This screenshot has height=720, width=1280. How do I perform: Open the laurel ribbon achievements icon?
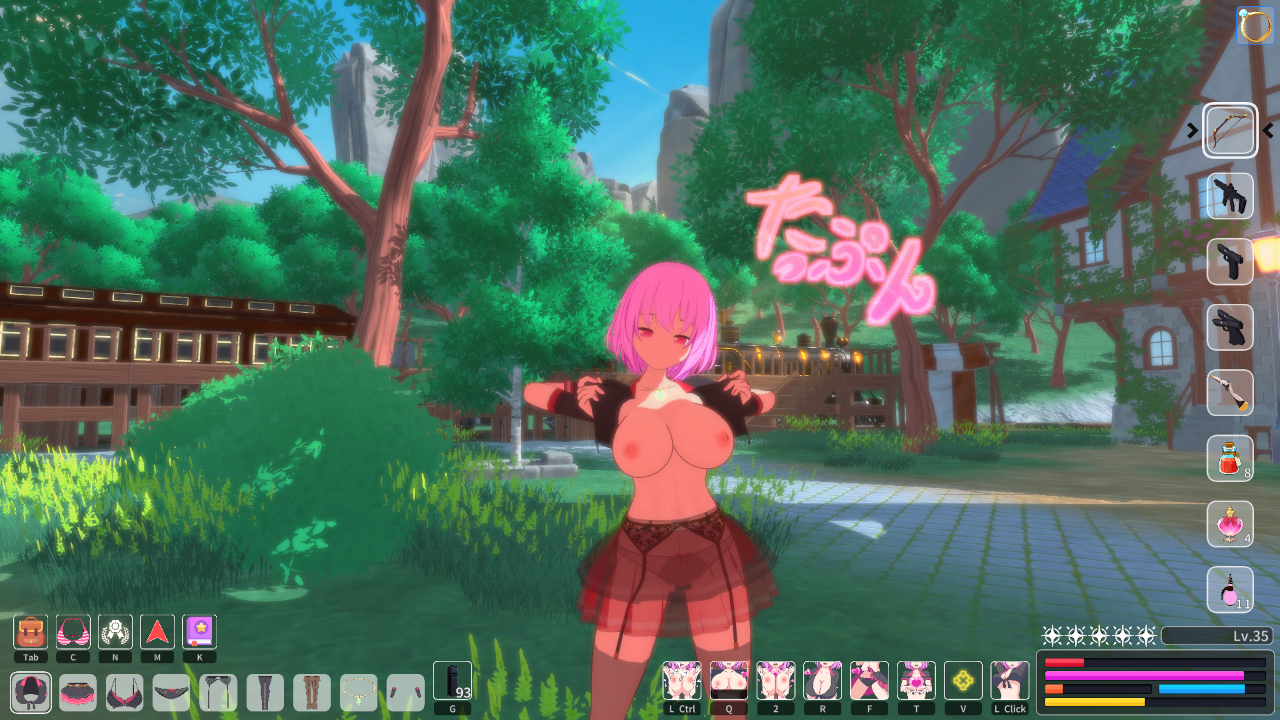click(115, 632)
